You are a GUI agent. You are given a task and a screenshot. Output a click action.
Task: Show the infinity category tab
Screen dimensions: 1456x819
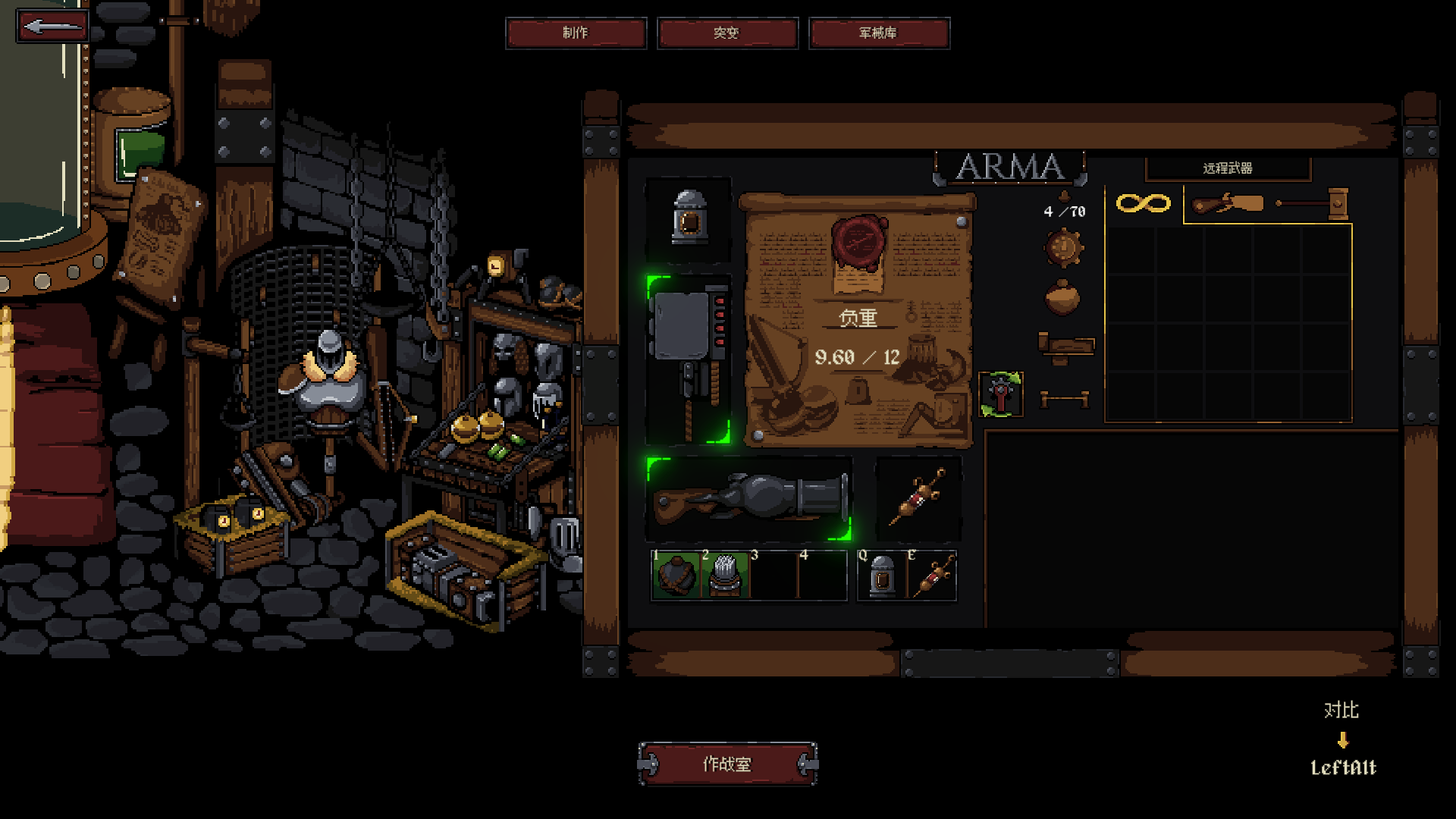(1143, 203)
